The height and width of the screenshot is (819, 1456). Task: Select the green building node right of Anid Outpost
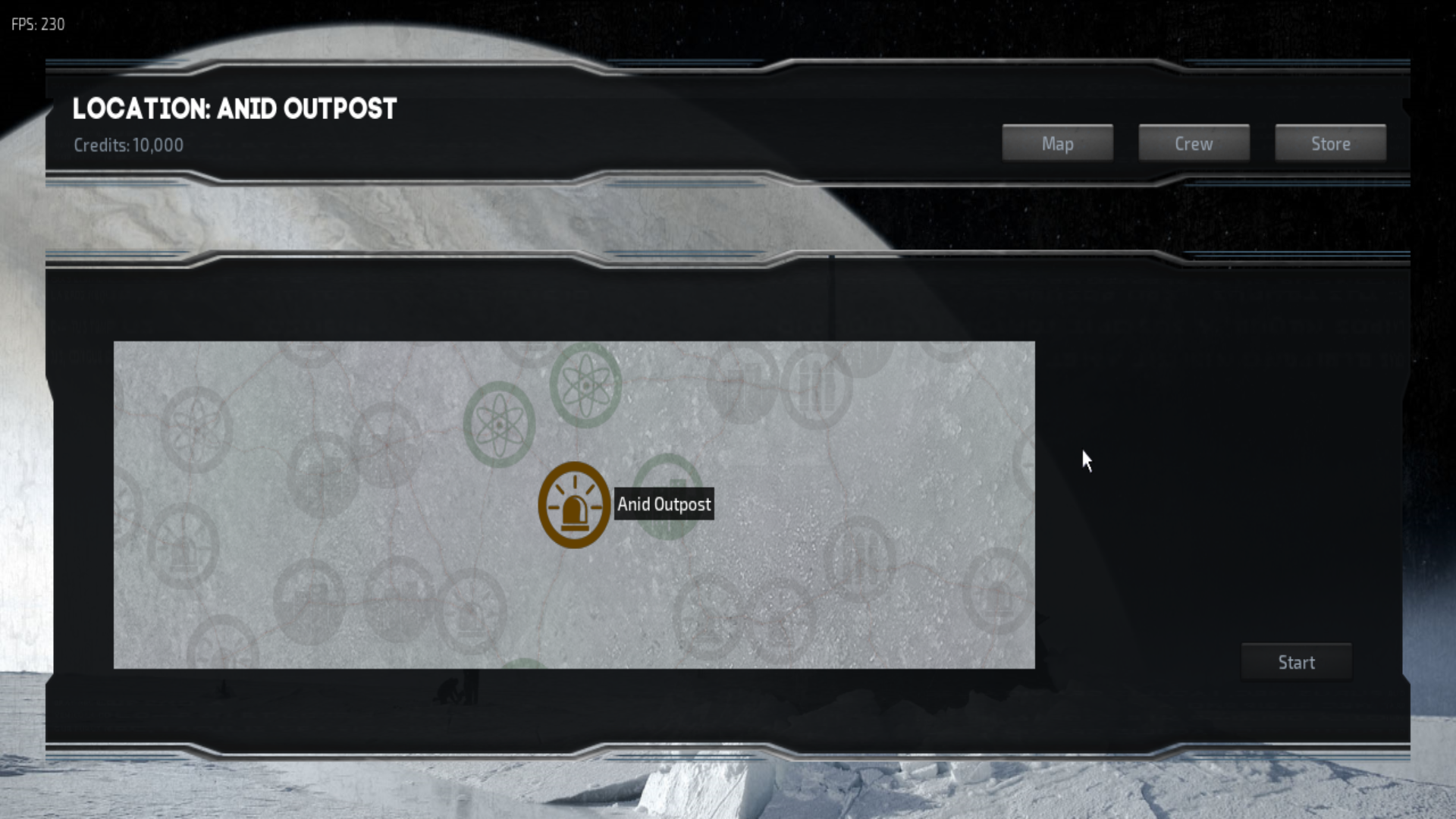(667, 498)
